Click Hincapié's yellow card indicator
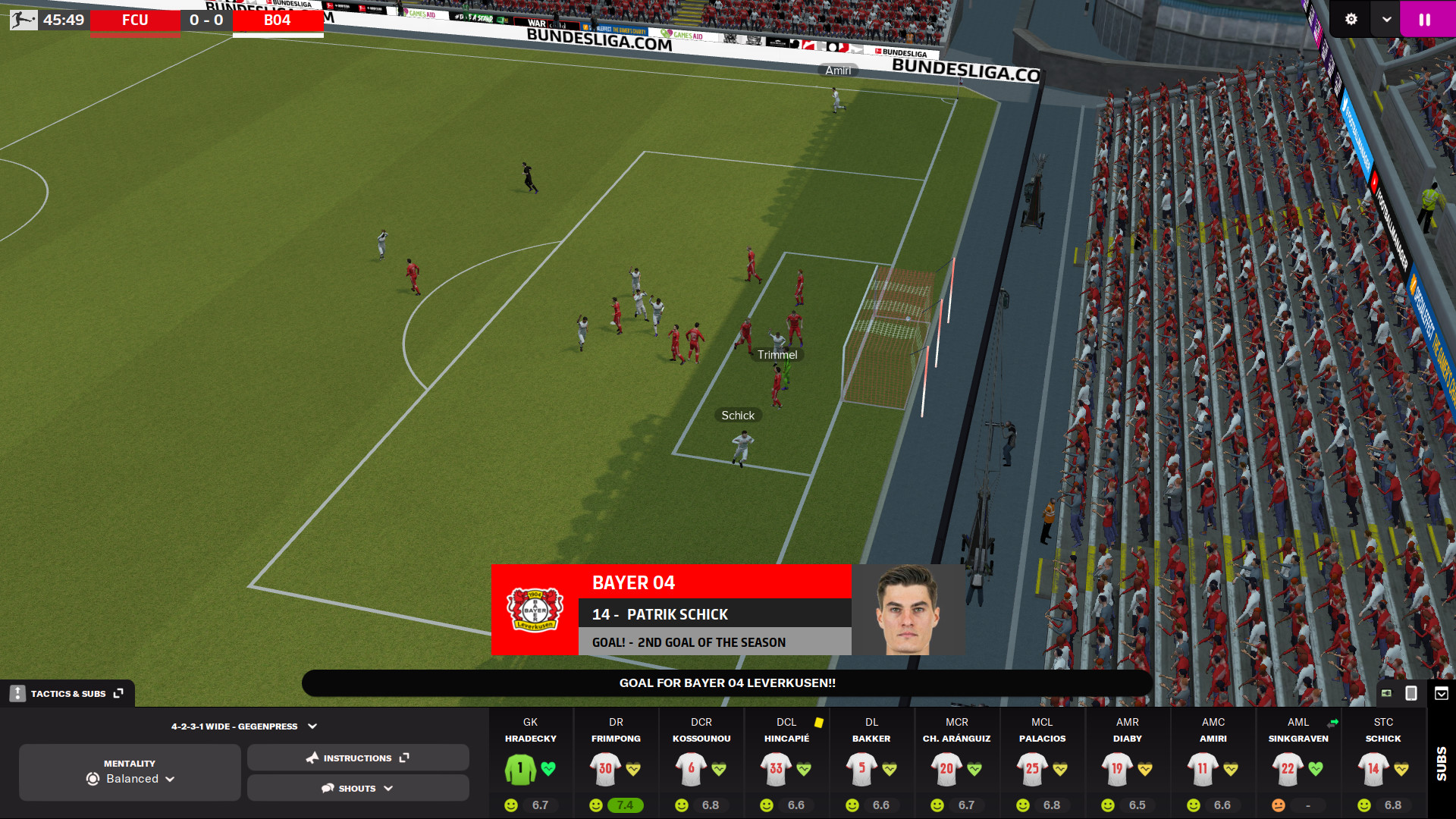This screenshot has width=1456, height=819. pos(821,723)
